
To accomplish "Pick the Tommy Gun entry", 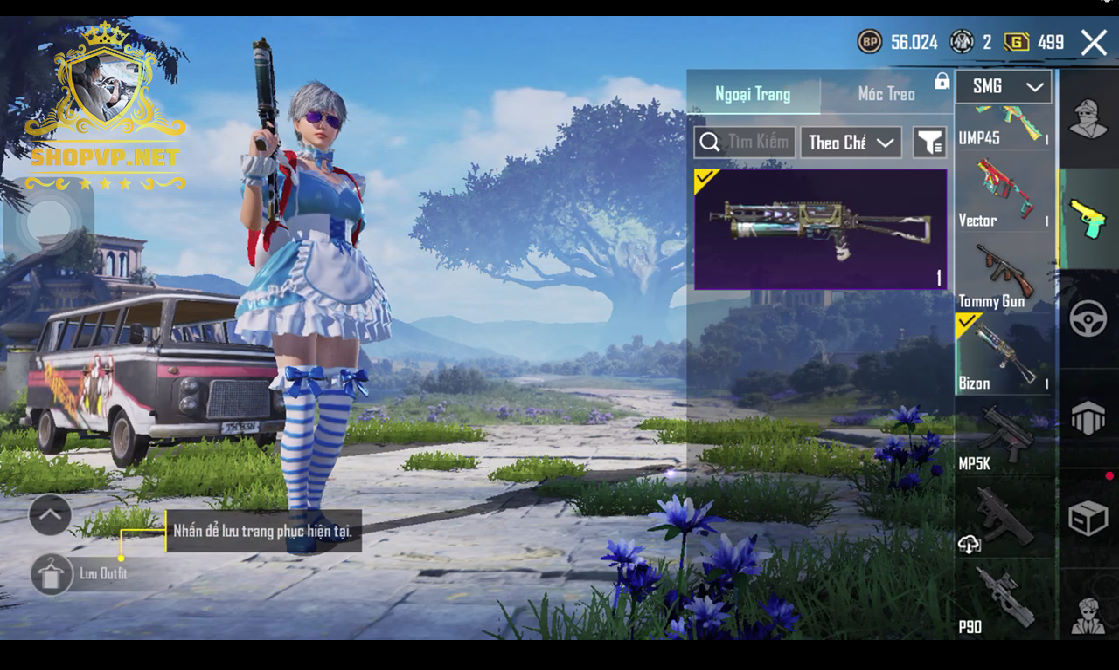I will click(x=1003, y=275).
